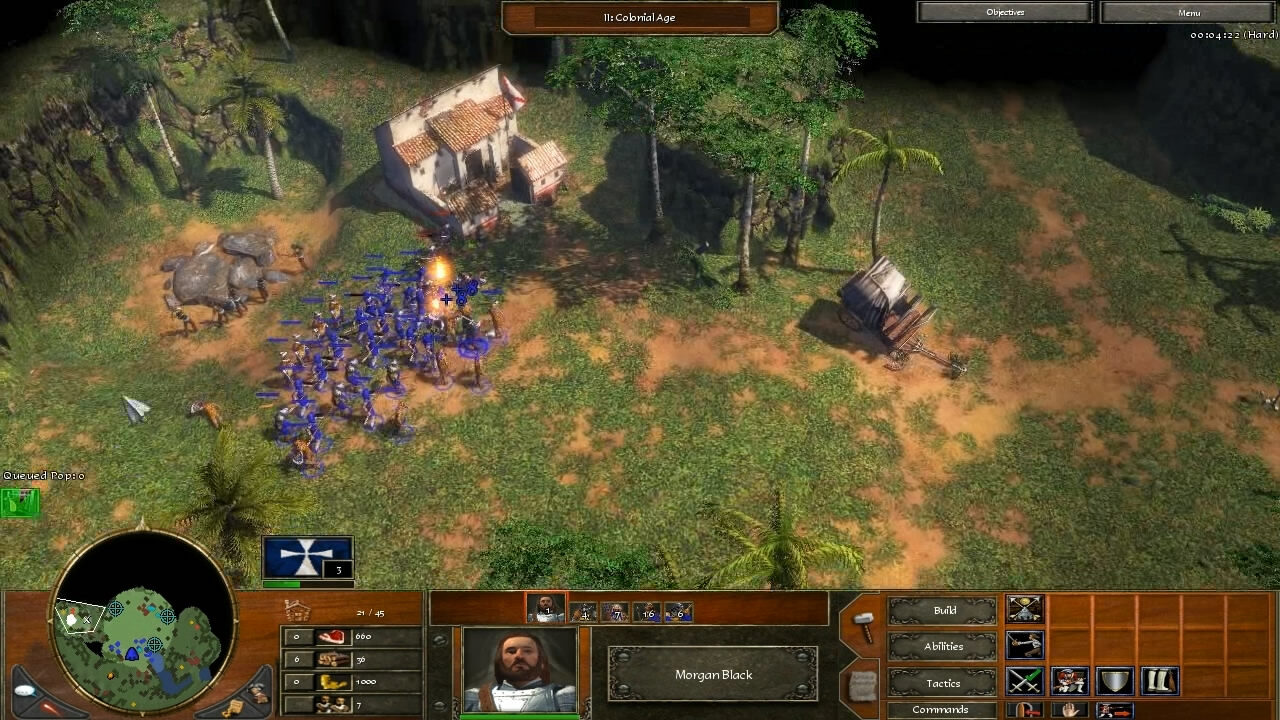Toggle the formation lock command

pyautogui.click(x=1025, y=711)
